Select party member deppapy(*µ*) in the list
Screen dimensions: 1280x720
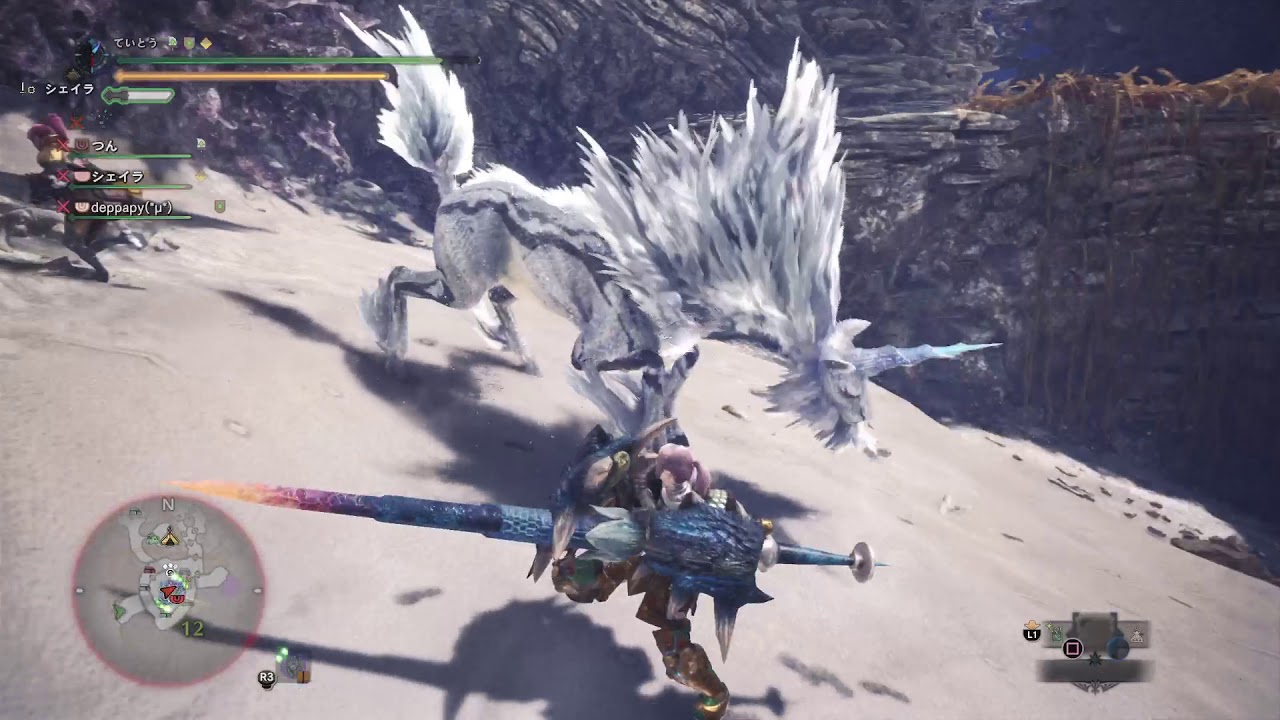[131, 207]
